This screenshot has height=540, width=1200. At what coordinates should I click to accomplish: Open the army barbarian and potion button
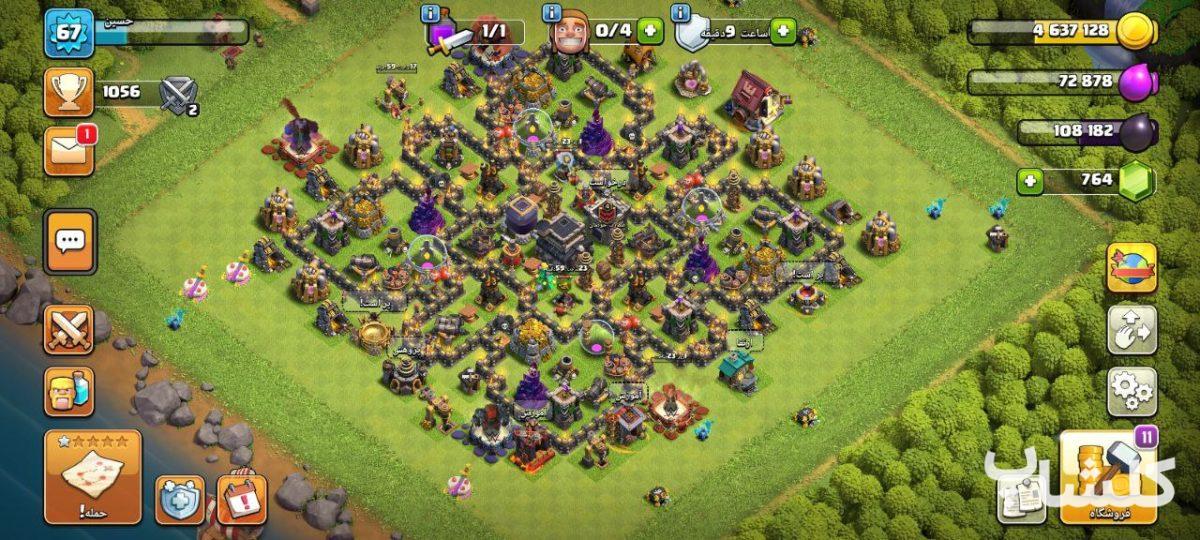coord(69,390)
